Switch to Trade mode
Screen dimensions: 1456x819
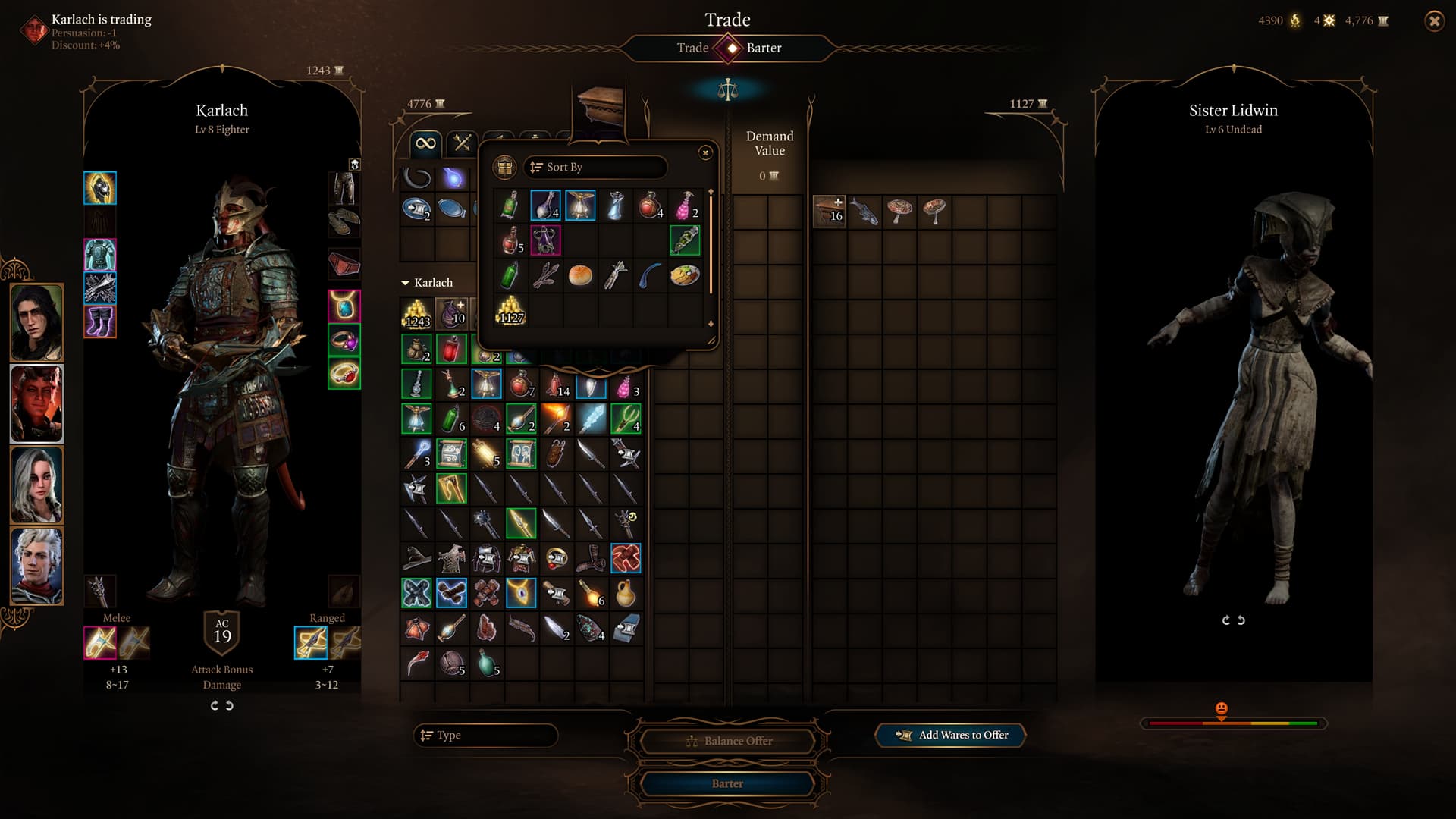692,48
